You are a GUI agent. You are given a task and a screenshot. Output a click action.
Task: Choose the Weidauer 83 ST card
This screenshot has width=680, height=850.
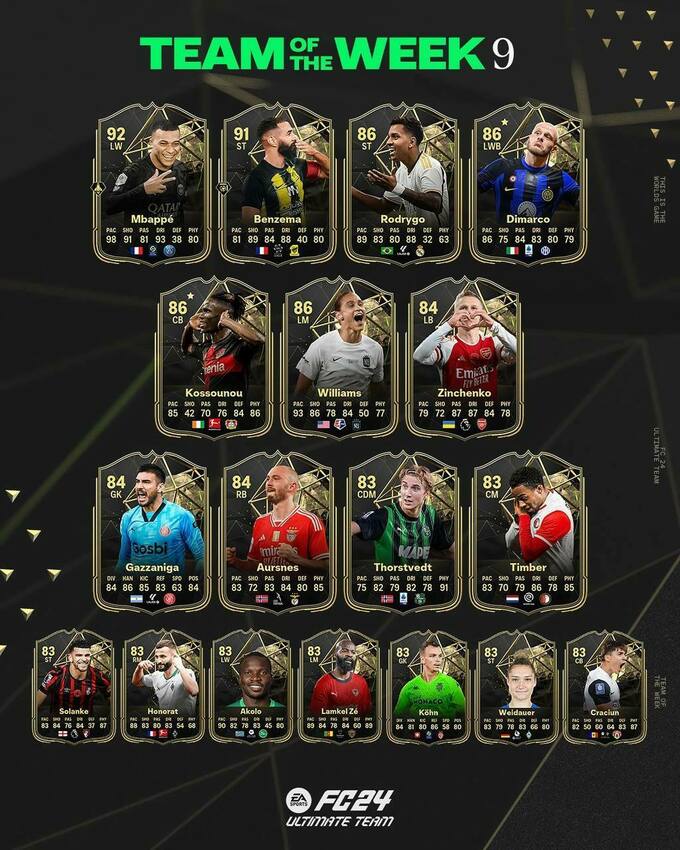coord(516,686)
